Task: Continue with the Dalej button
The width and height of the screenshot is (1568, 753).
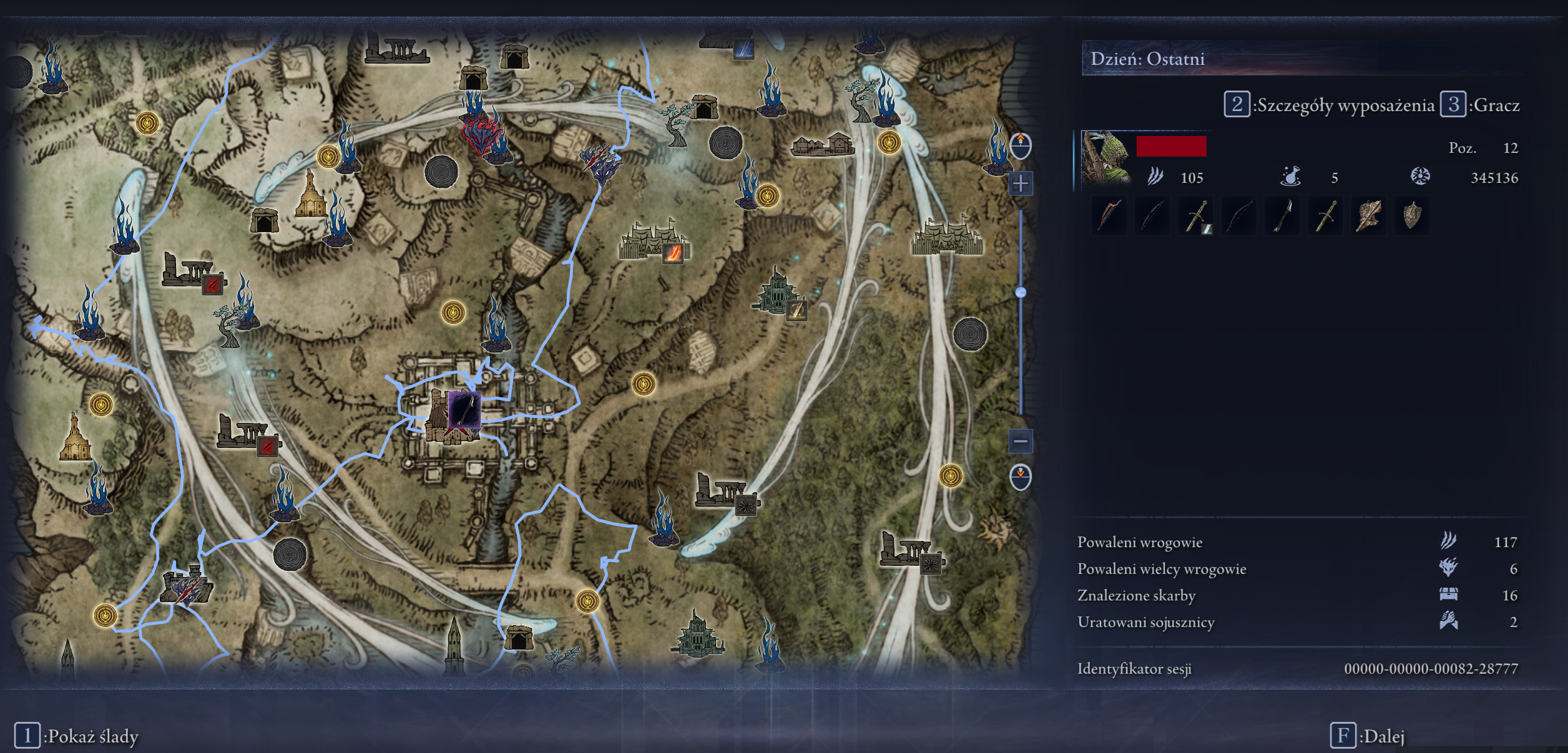Action: [x=1368, y=736]
